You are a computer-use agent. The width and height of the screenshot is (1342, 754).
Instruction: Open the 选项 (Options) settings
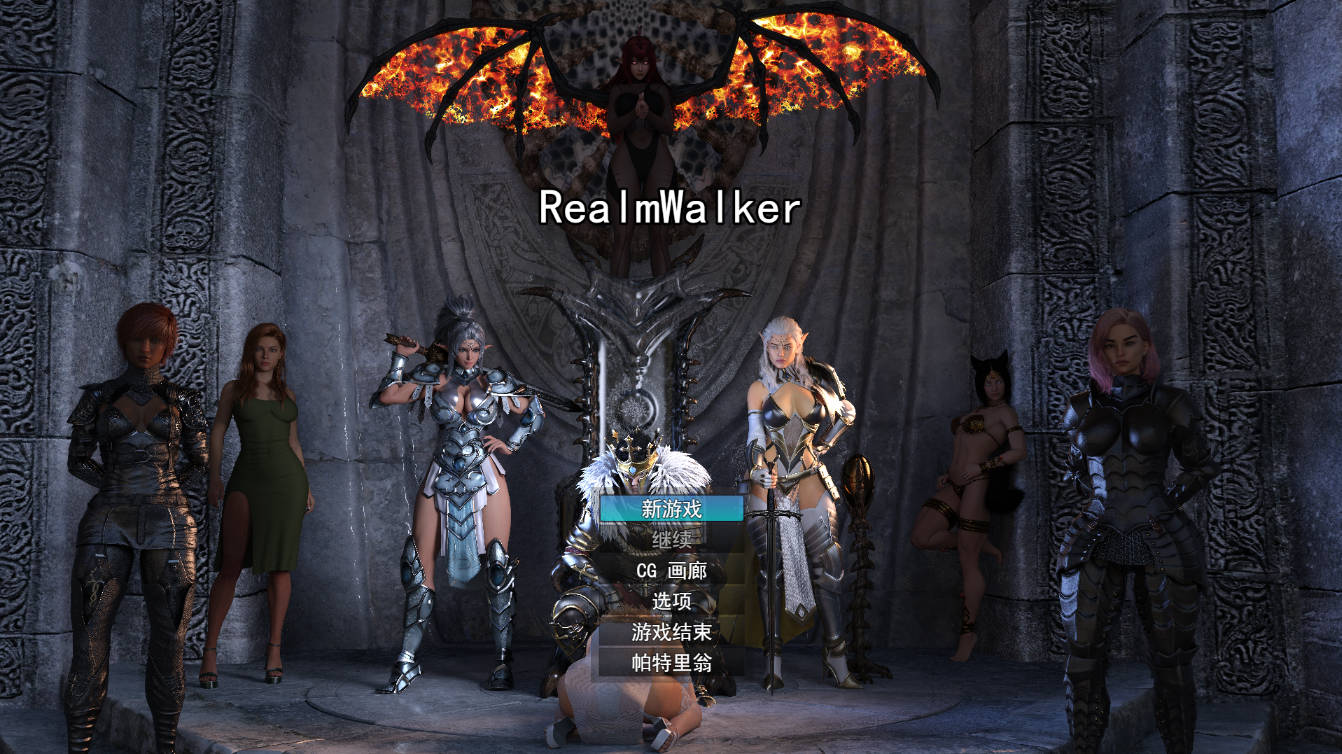tap(671, 599)
